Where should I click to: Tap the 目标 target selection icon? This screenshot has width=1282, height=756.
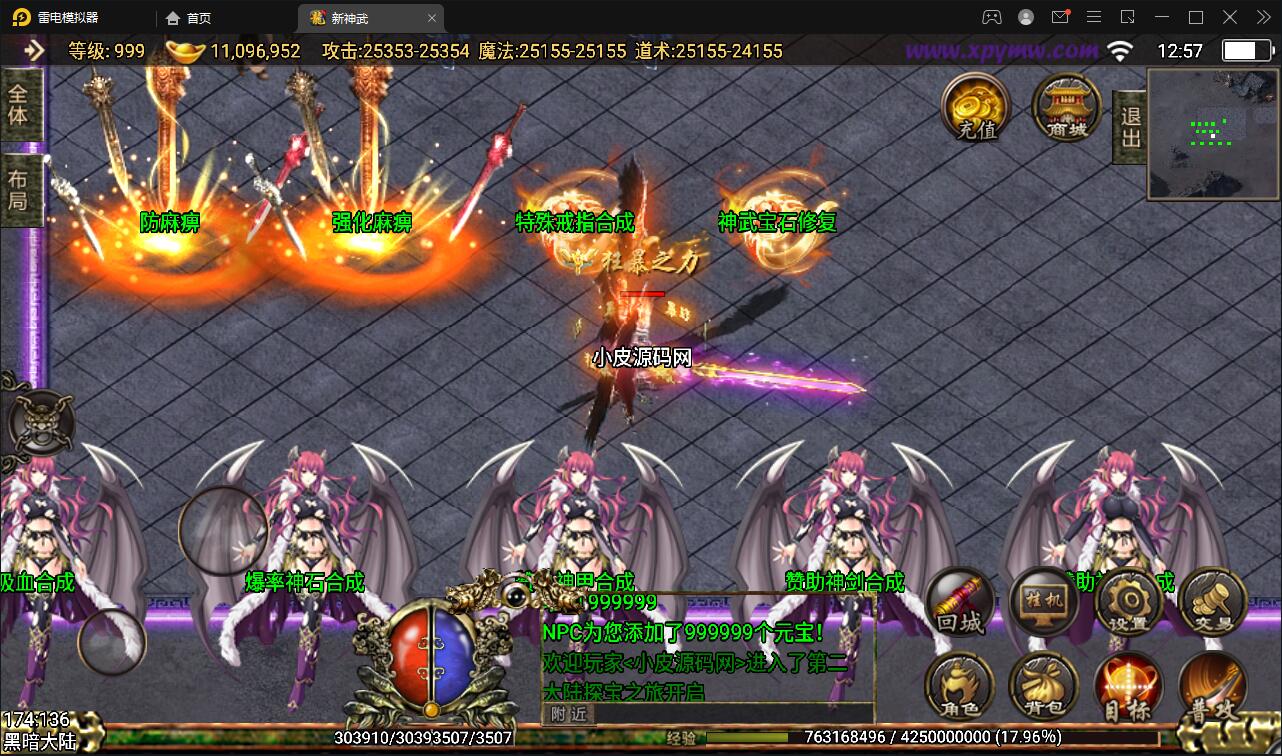1128,688
